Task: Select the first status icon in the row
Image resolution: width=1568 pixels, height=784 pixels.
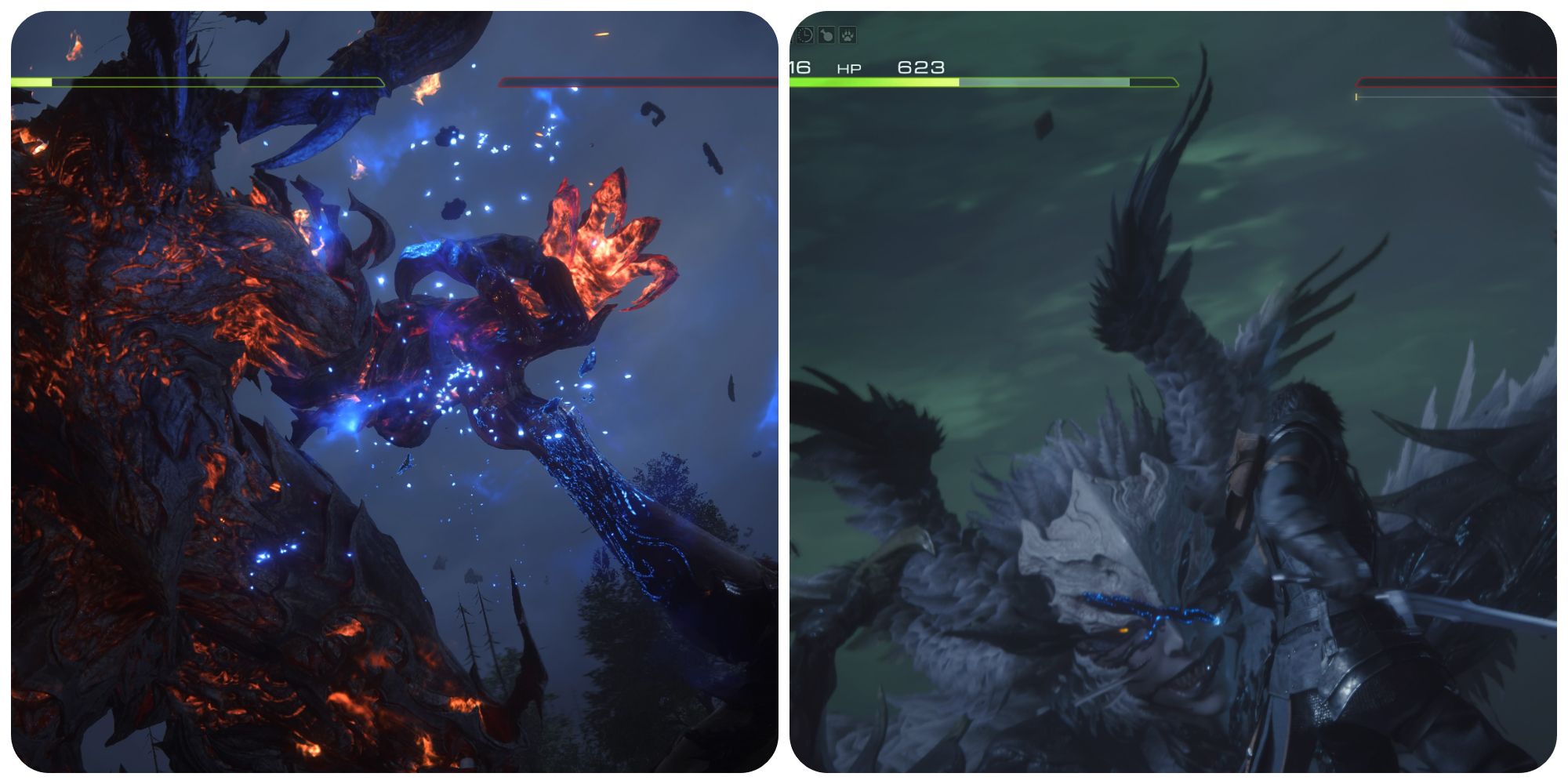Action: click(x=804, y=35)
